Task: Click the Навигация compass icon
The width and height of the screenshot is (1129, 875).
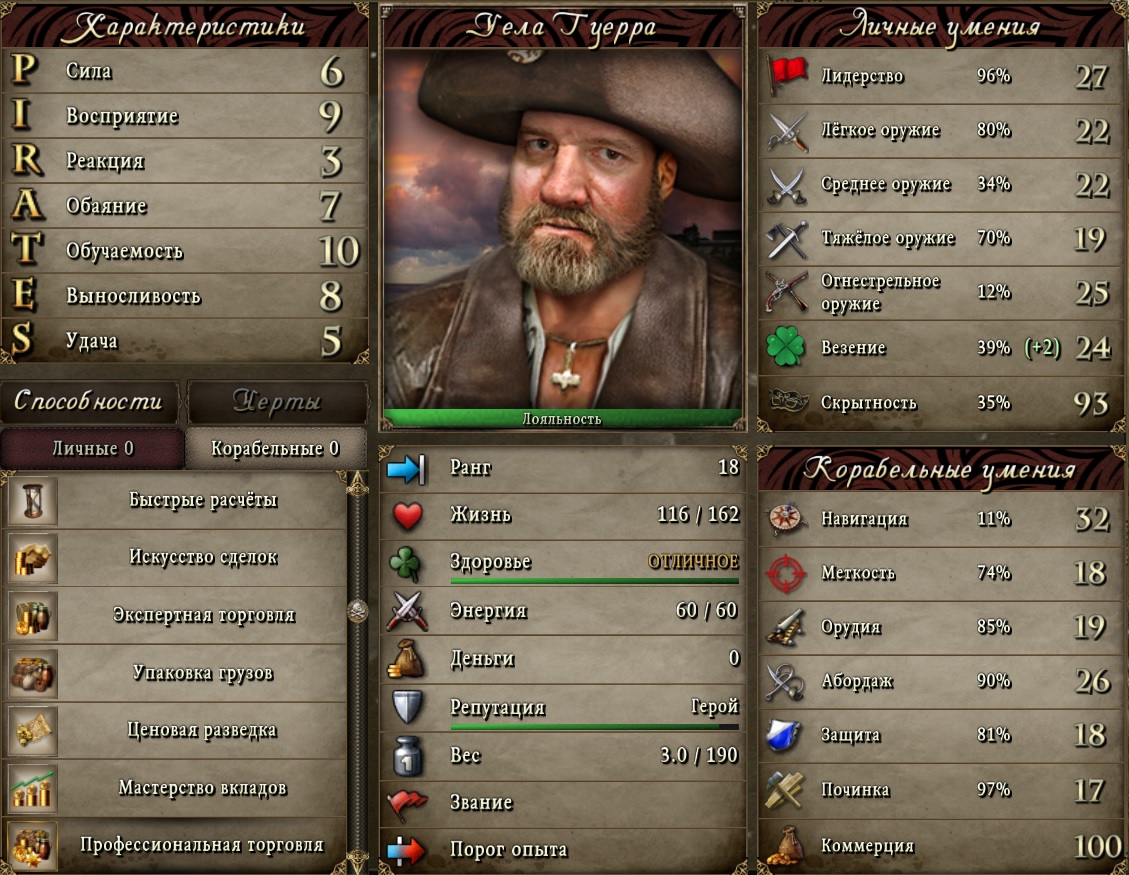Action: point(786,519)
